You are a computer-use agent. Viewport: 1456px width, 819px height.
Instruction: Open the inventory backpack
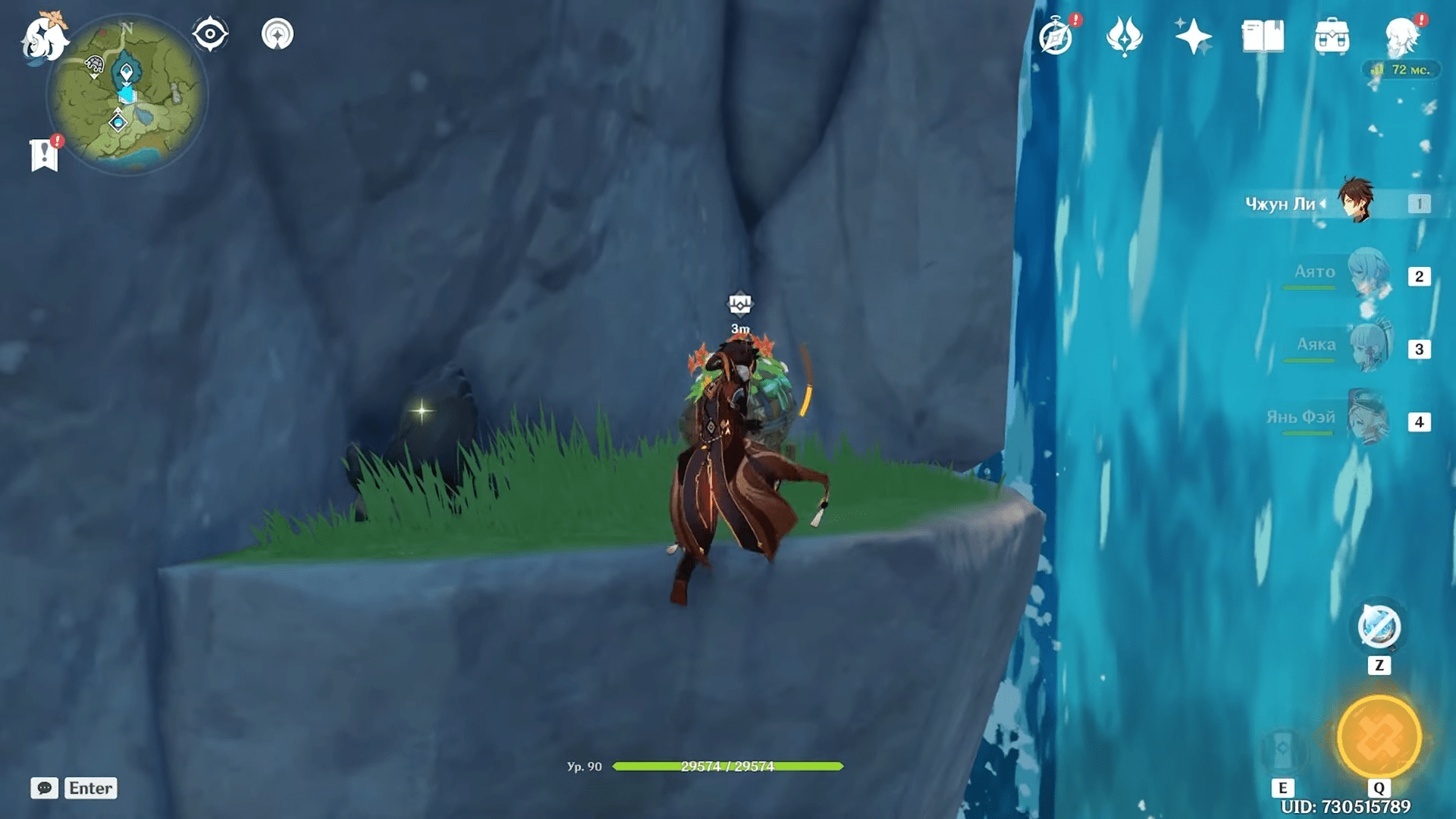point(1332,37)
